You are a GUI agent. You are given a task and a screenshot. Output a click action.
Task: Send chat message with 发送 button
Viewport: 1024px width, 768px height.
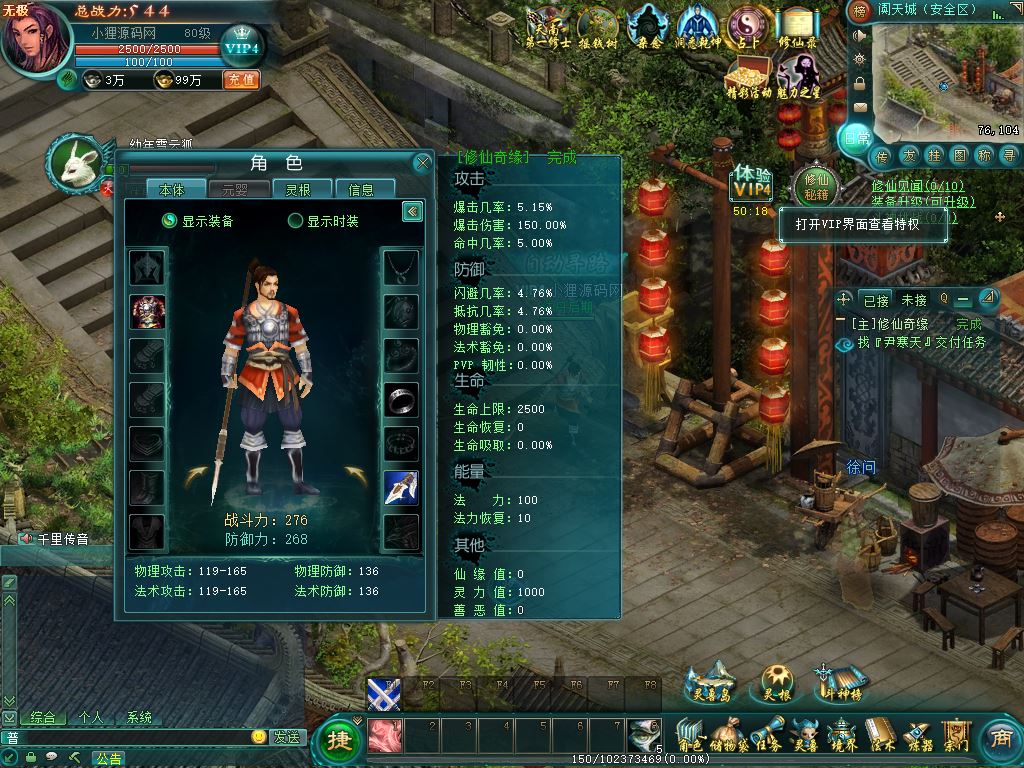click(x=287, y=737)
